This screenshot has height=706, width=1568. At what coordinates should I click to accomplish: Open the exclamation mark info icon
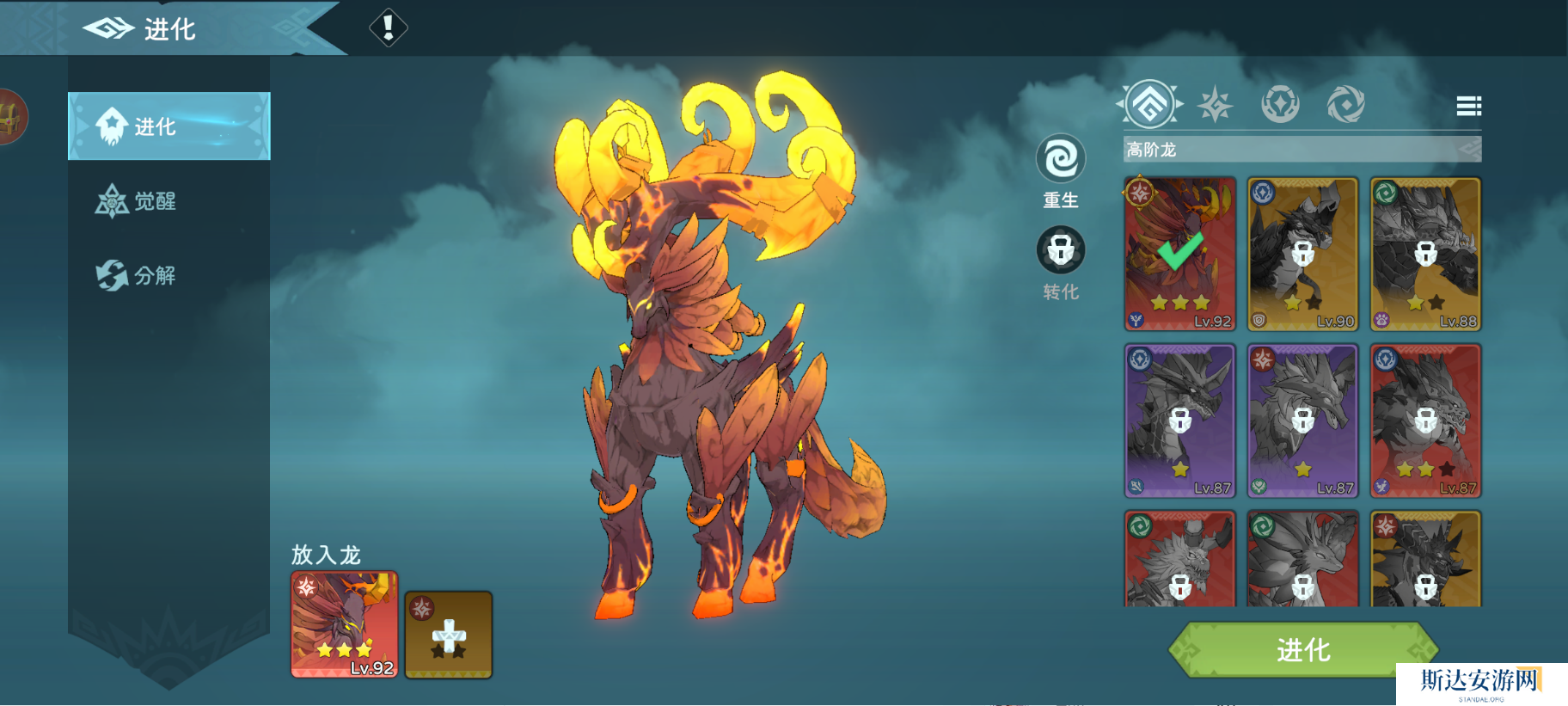tap(388, 28)
